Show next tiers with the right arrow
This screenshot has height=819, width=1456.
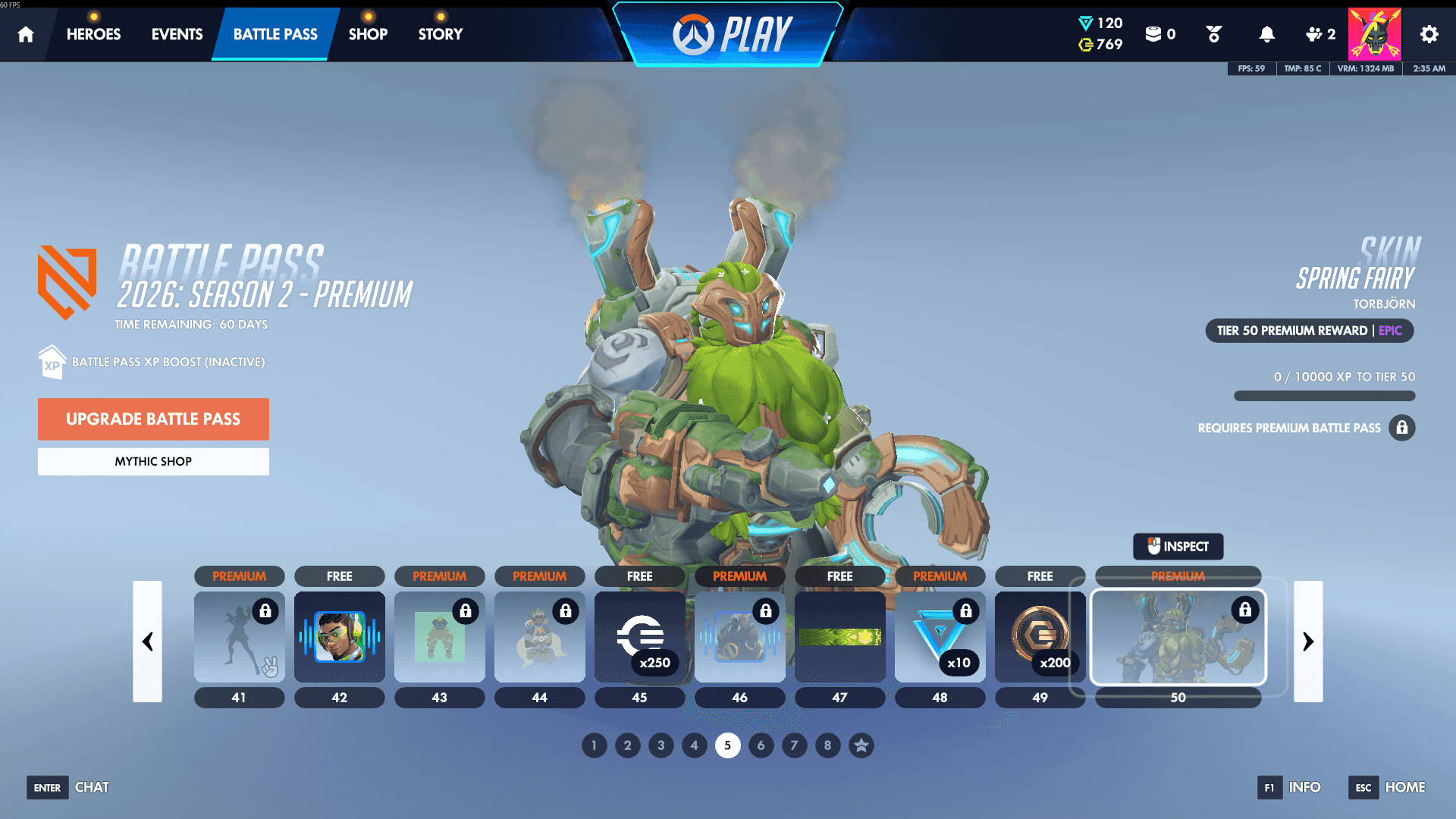1307,642
